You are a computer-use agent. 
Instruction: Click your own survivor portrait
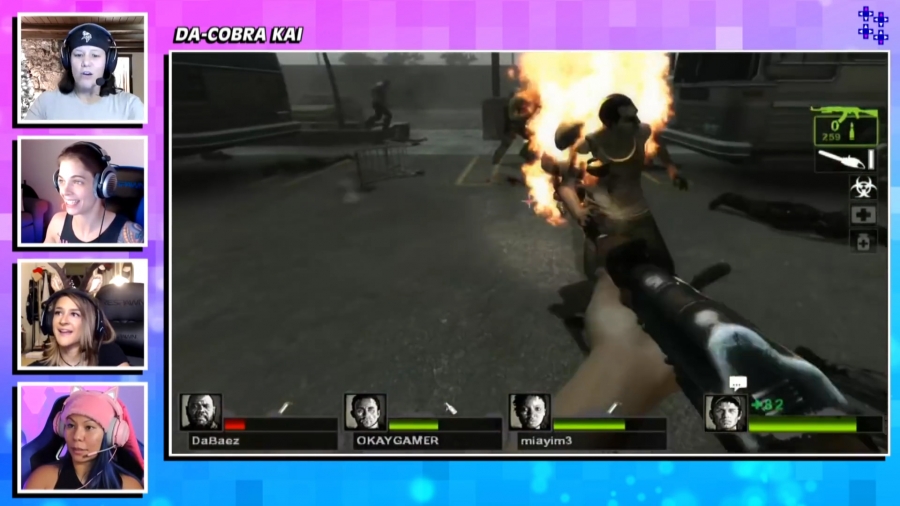(724, 412)
